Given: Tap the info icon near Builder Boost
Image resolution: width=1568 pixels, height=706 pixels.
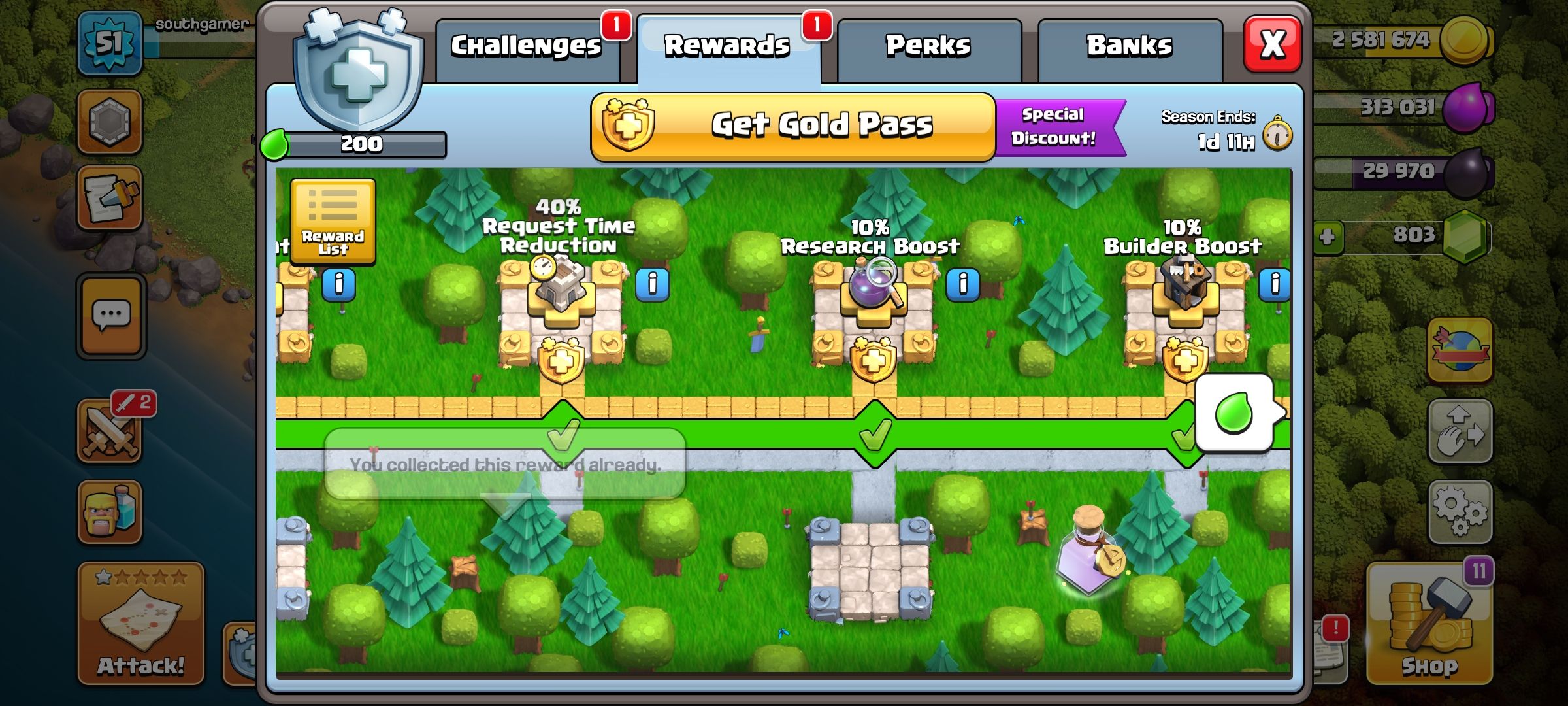Looking at the screenshot, I should point(1275,285).
